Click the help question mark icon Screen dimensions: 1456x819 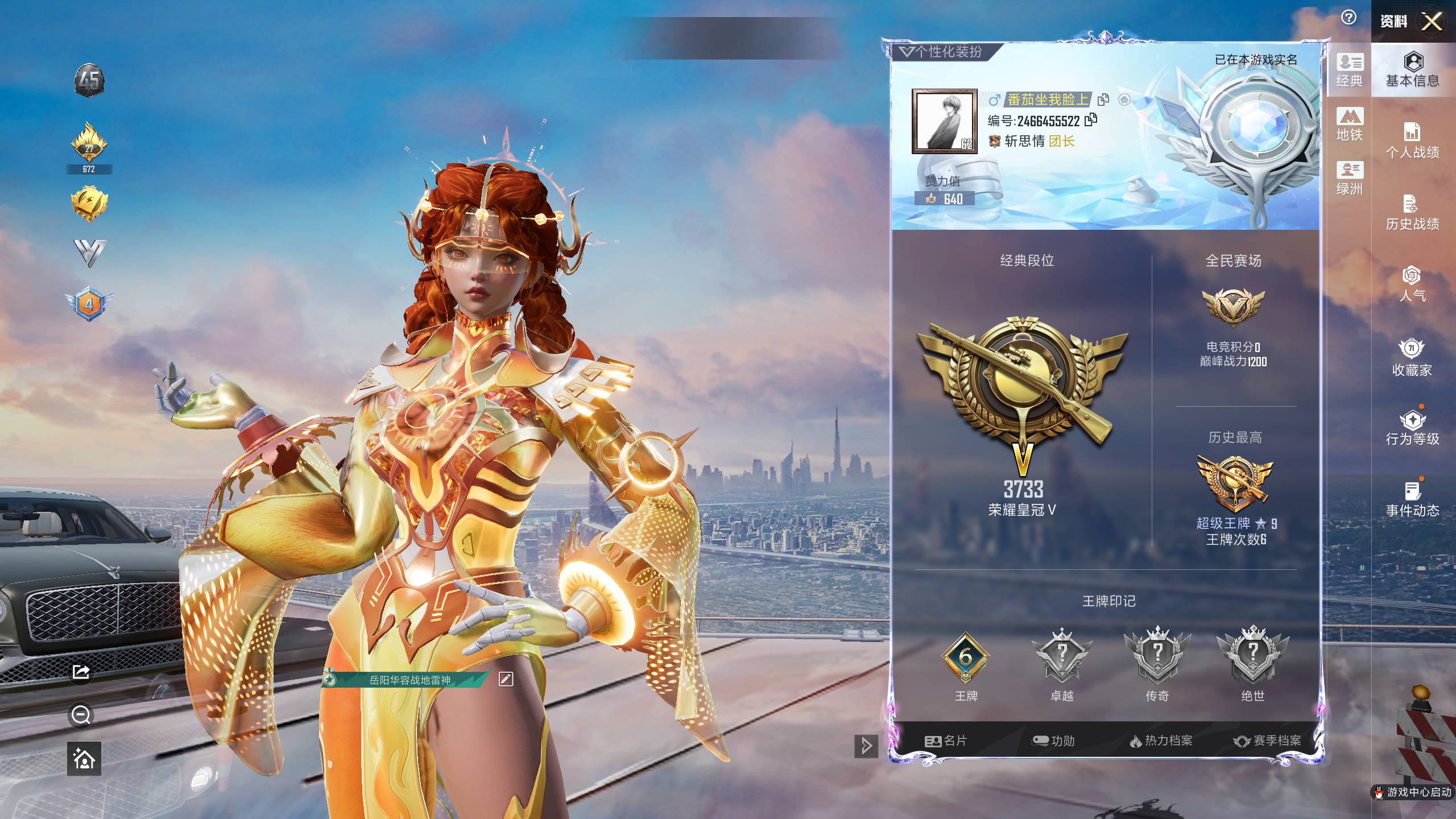point(1349,18)
